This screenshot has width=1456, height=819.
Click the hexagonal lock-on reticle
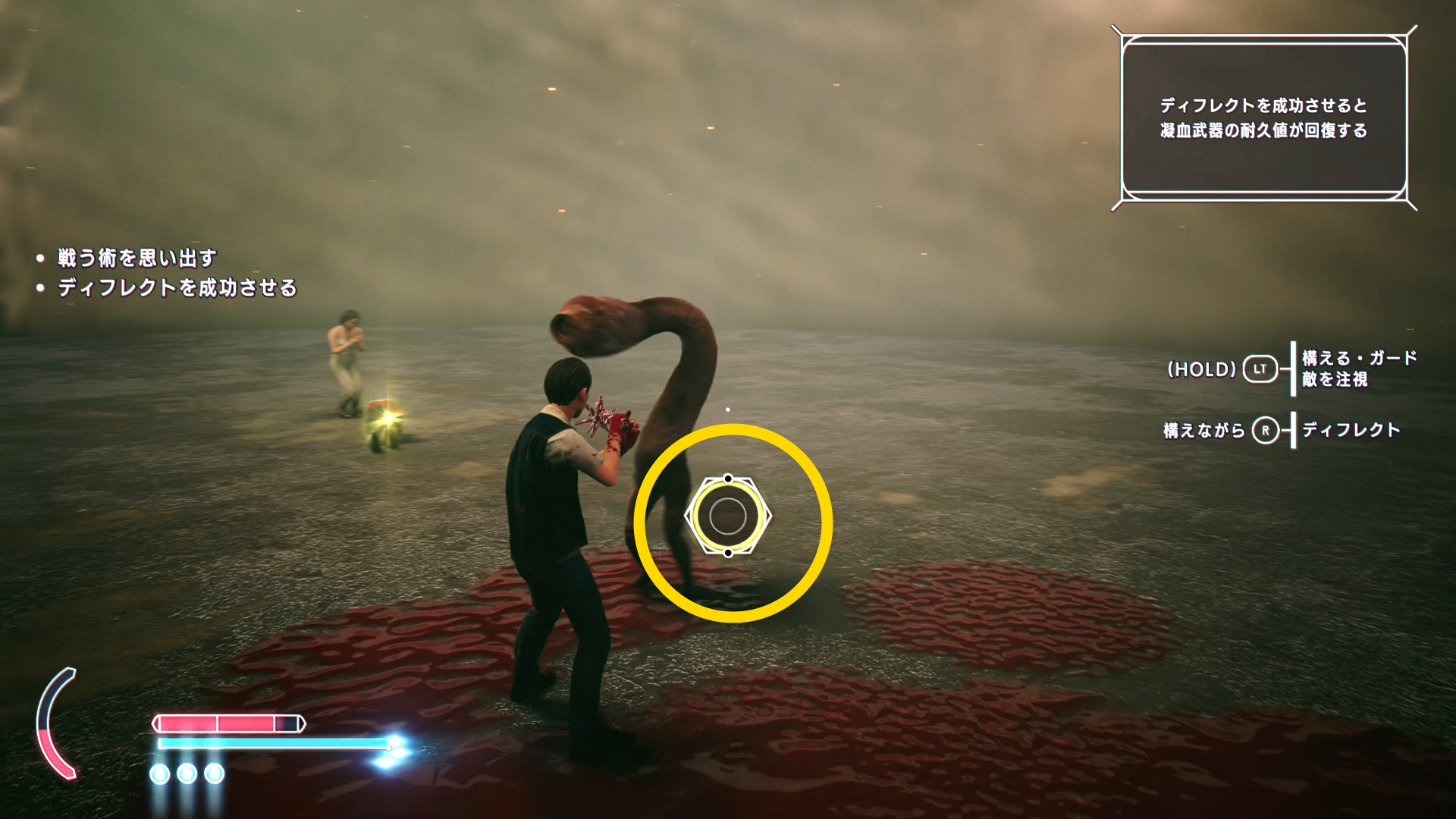click(728, 516)
